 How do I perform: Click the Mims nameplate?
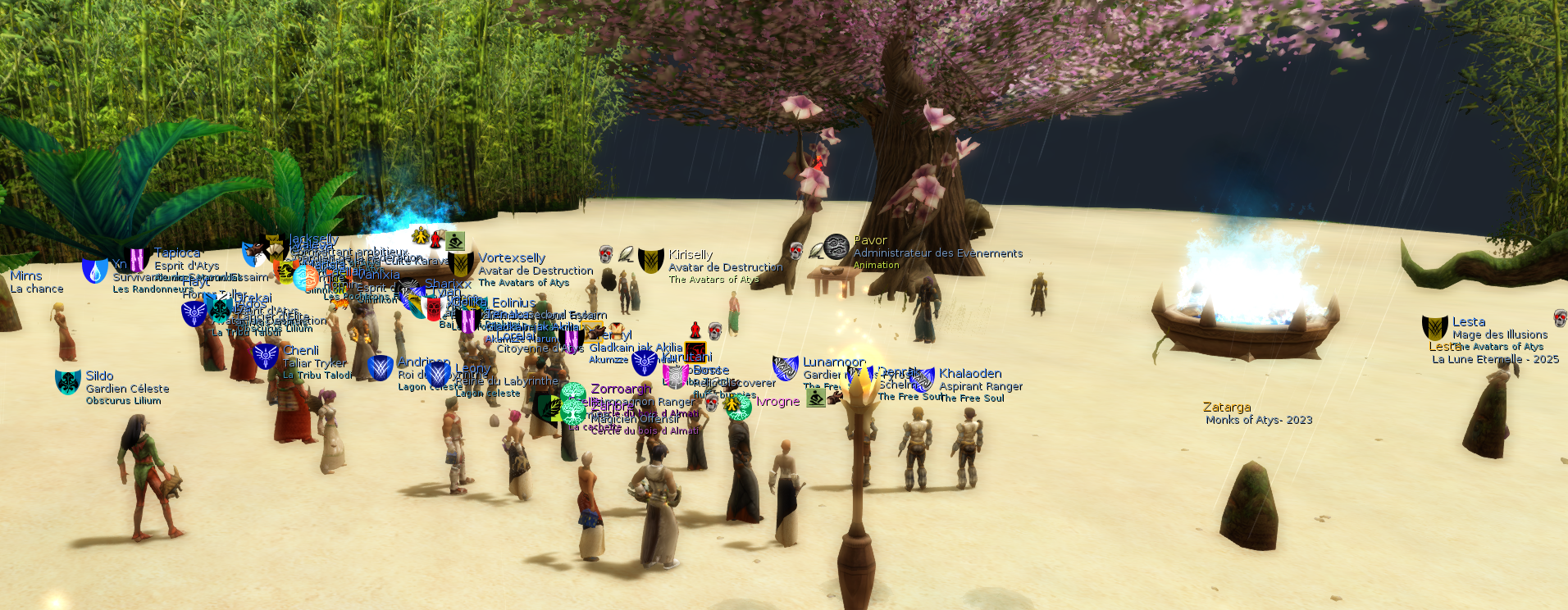[26, 275]
